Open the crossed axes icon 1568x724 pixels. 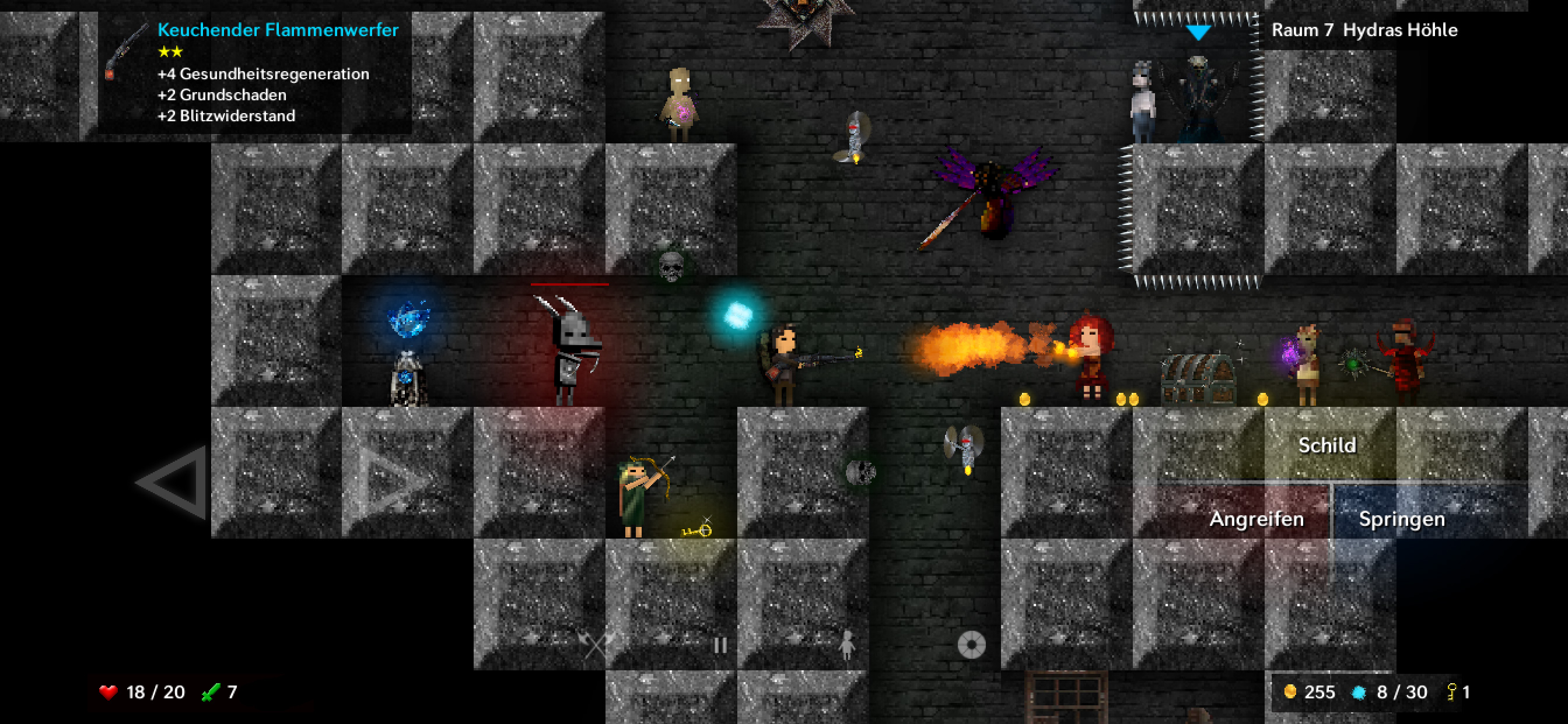[x=597, y=644]
